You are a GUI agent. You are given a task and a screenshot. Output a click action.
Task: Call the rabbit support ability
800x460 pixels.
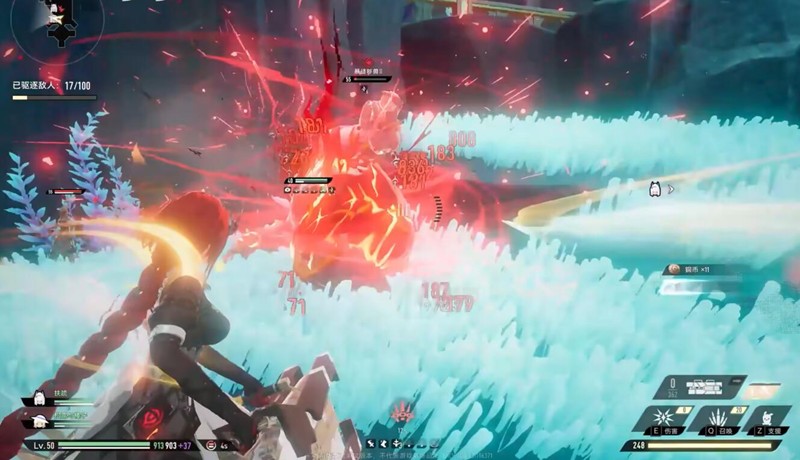click(x=765, y=417)
